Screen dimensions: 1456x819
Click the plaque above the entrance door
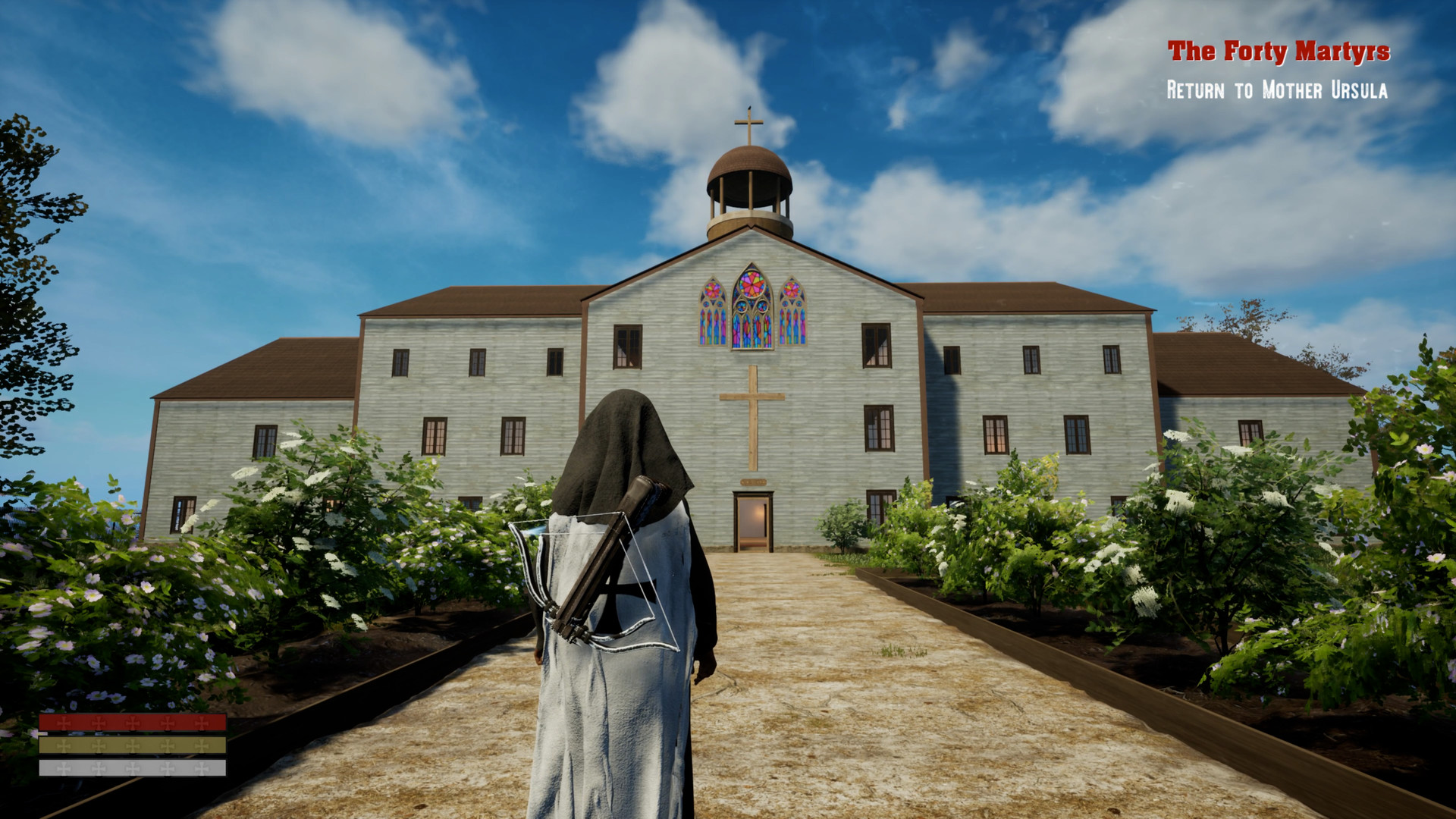pos(754,482)
